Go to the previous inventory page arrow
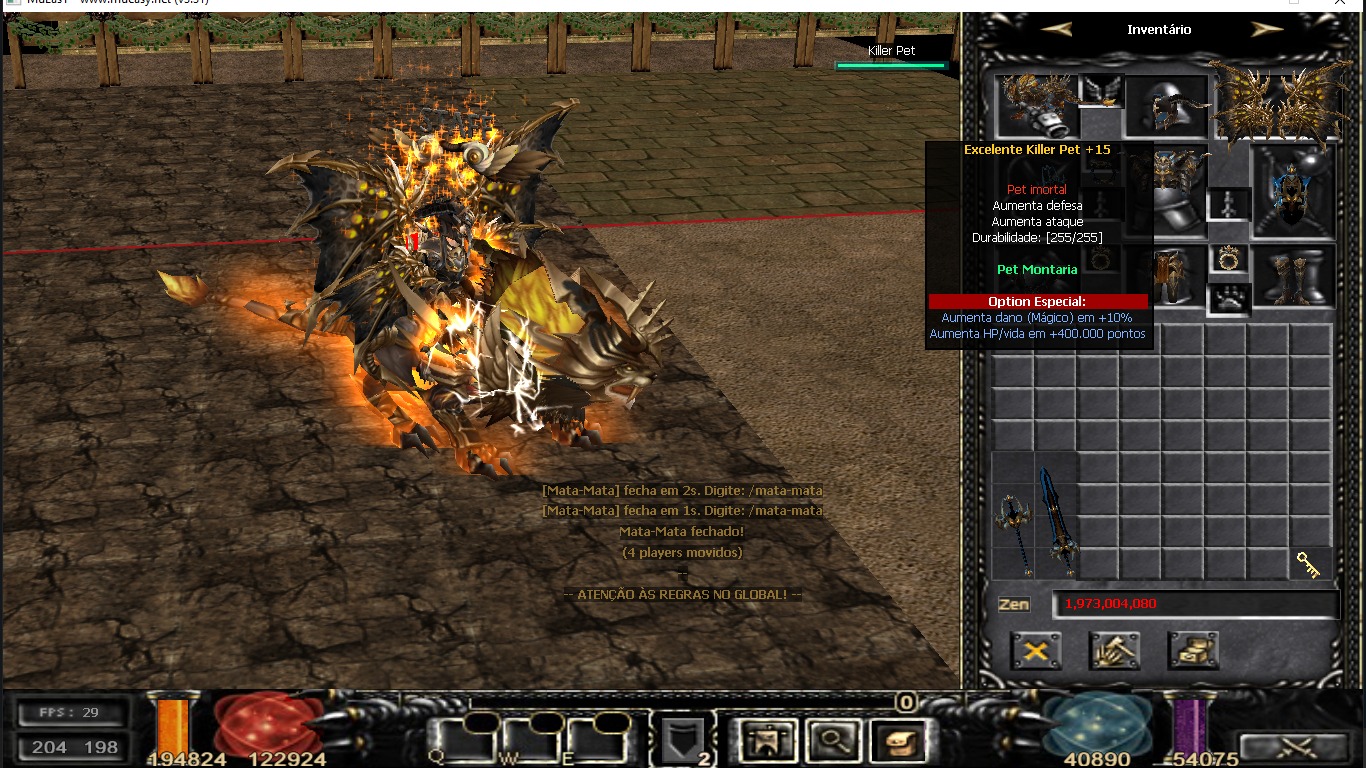 point(1056,29)
